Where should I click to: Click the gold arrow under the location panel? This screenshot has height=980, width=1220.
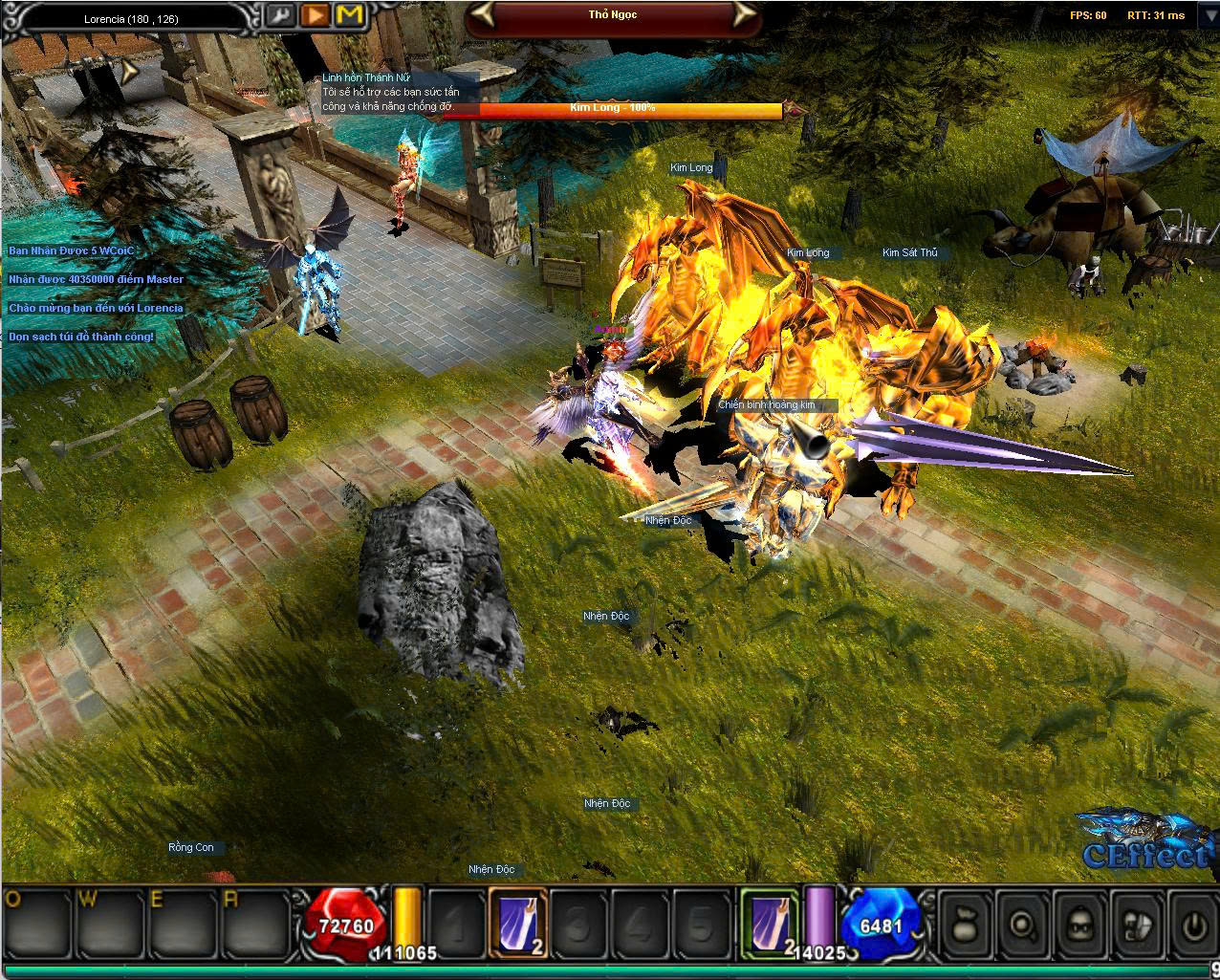130,69
